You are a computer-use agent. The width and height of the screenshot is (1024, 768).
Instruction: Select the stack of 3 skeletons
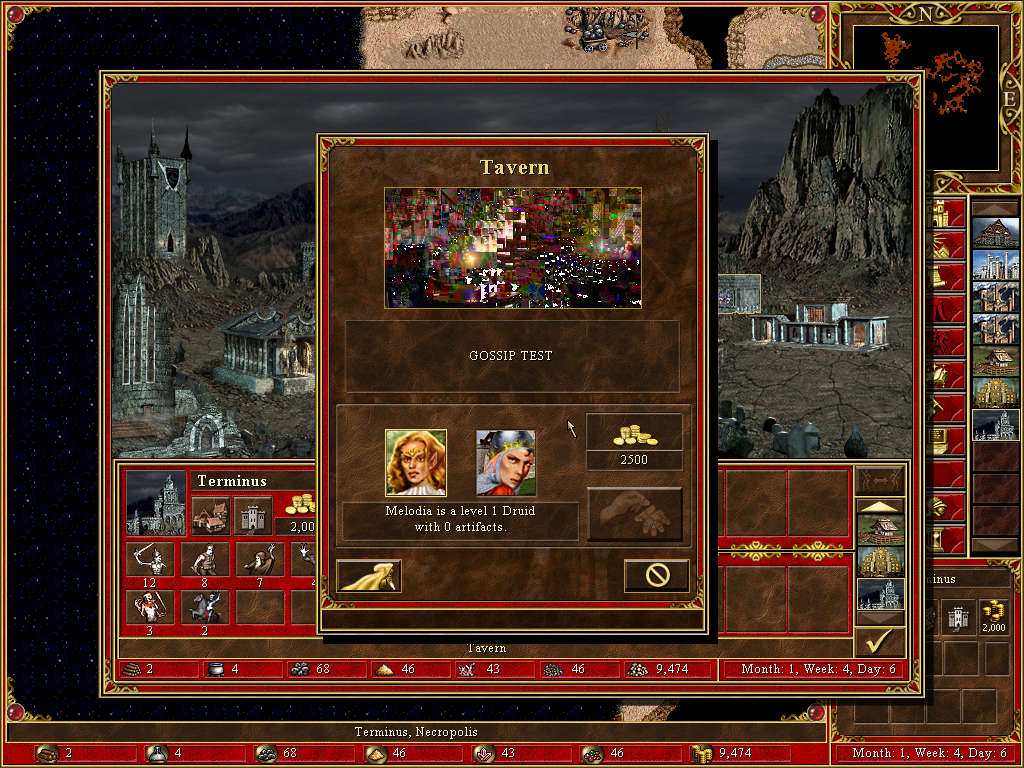pyautogui.click(x=150, y=607)
